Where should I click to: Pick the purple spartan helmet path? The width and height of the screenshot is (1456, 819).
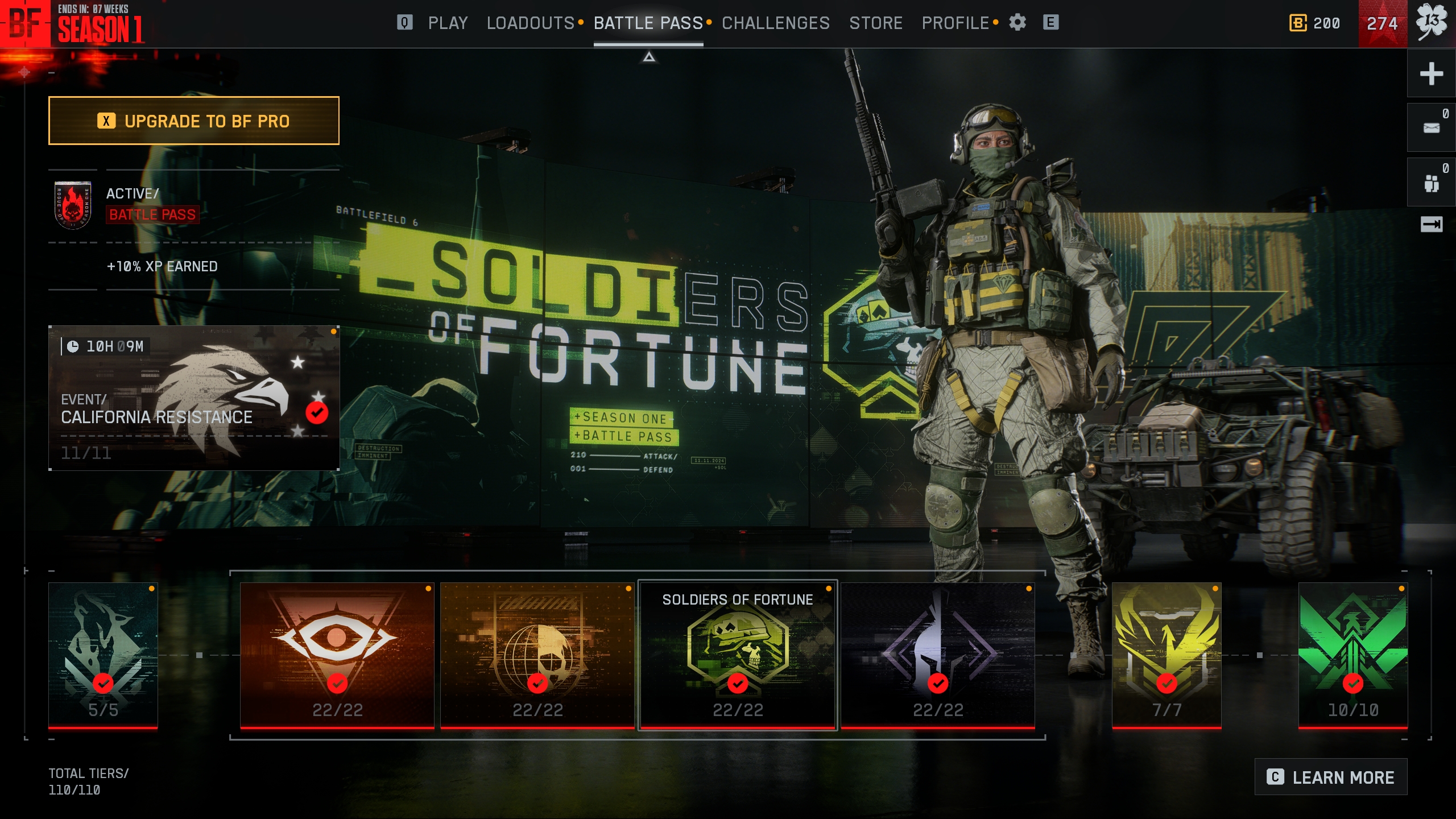(937, 655)
